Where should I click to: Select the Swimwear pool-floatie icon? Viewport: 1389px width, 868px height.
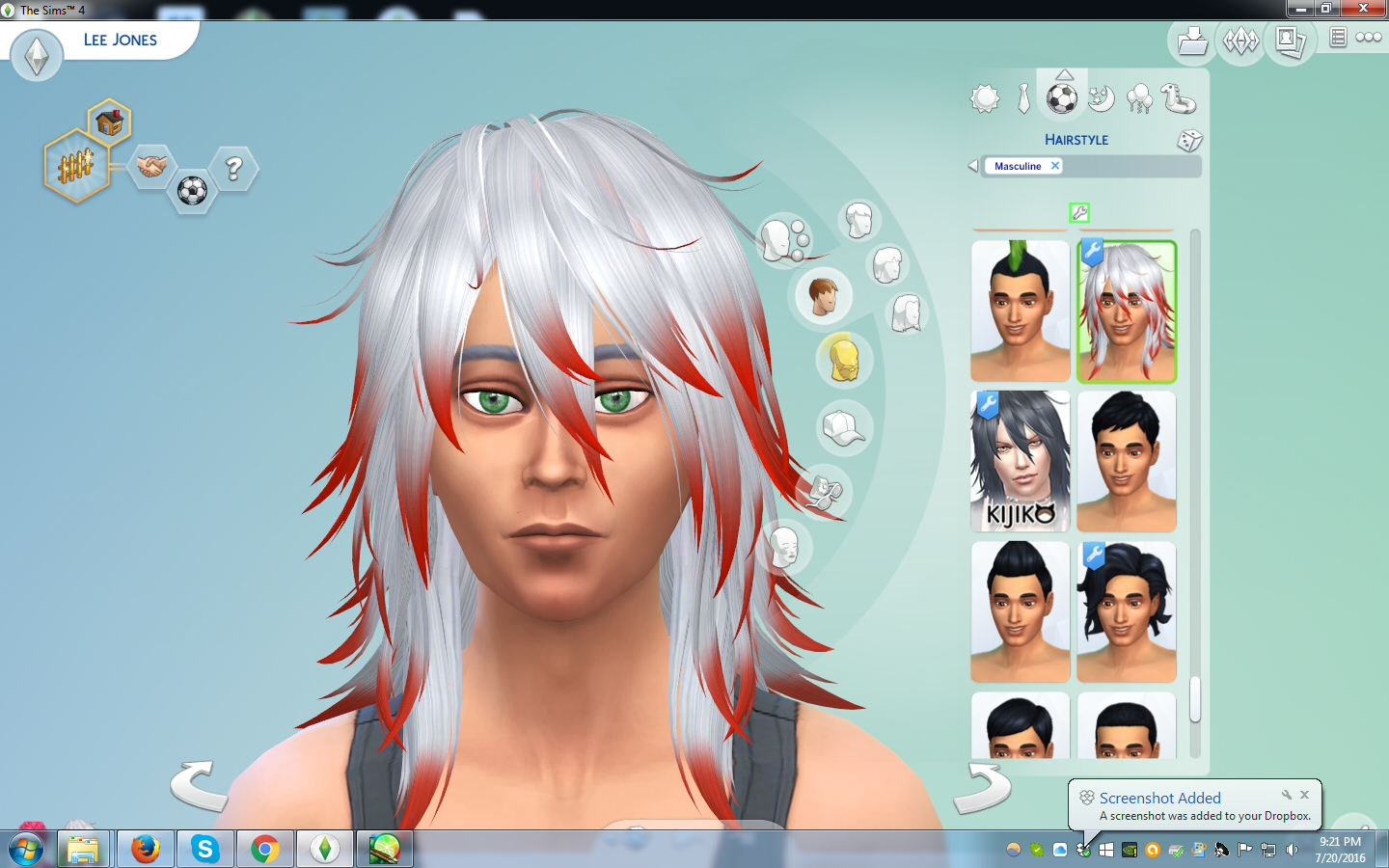[1177, 98]
